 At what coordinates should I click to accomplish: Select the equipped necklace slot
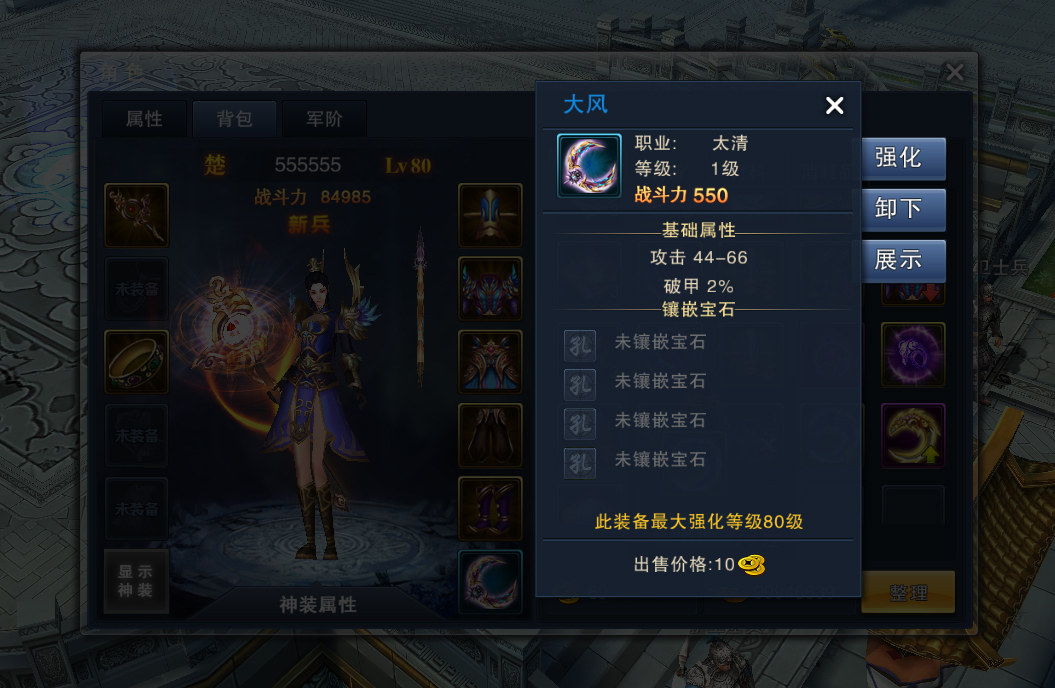click(136, 215)
